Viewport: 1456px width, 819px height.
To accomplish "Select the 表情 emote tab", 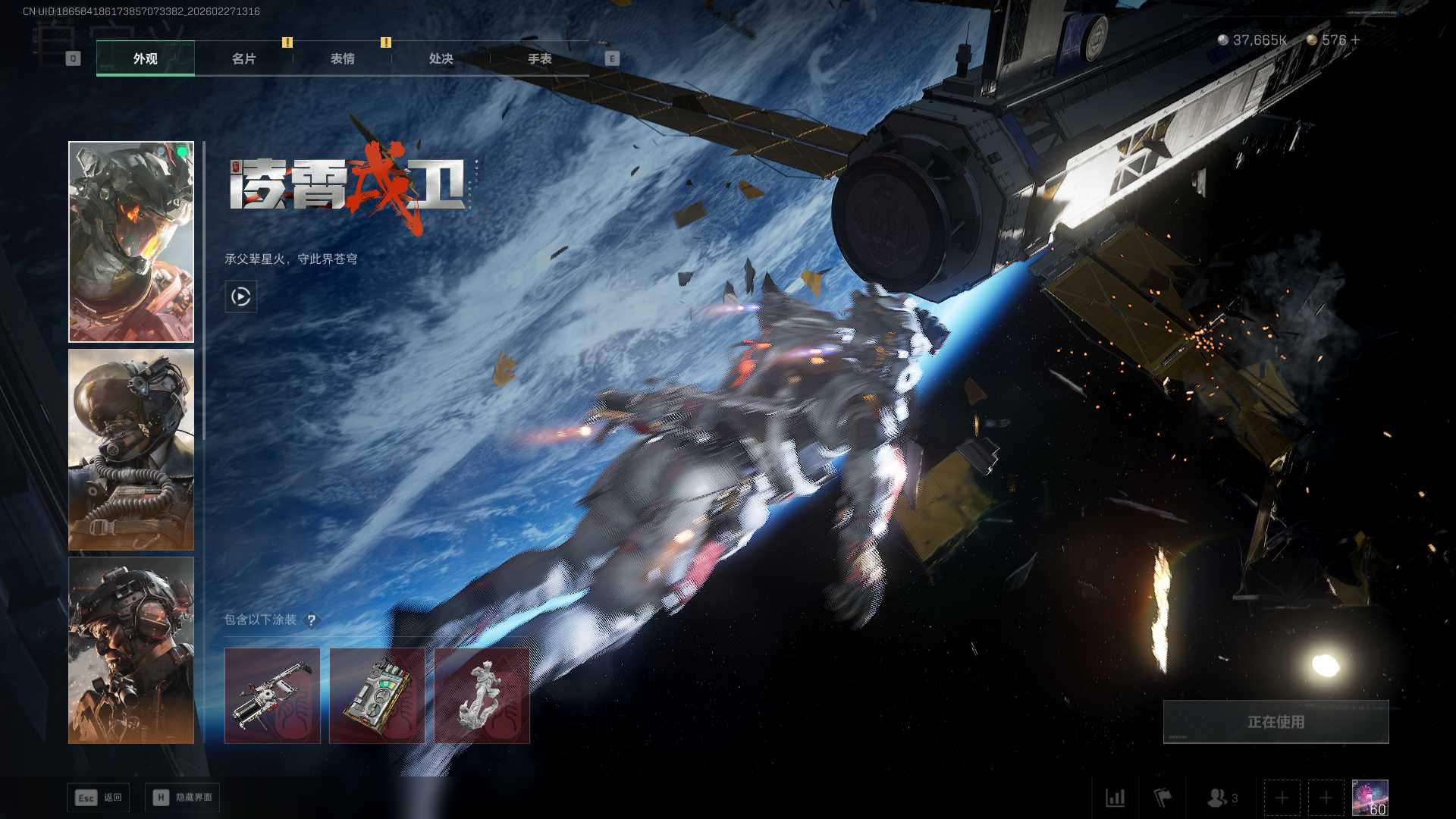I will point(342,58).
